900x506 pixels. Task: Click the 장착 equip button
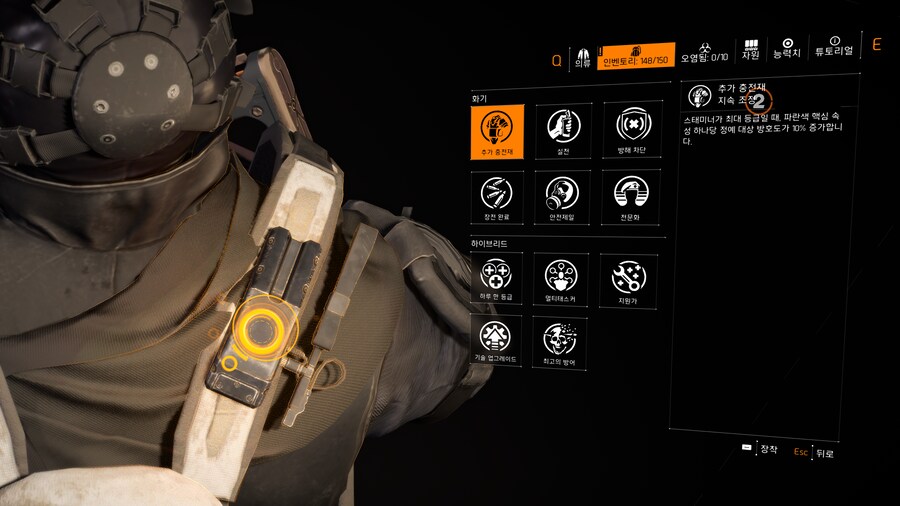tap(760, 449)
